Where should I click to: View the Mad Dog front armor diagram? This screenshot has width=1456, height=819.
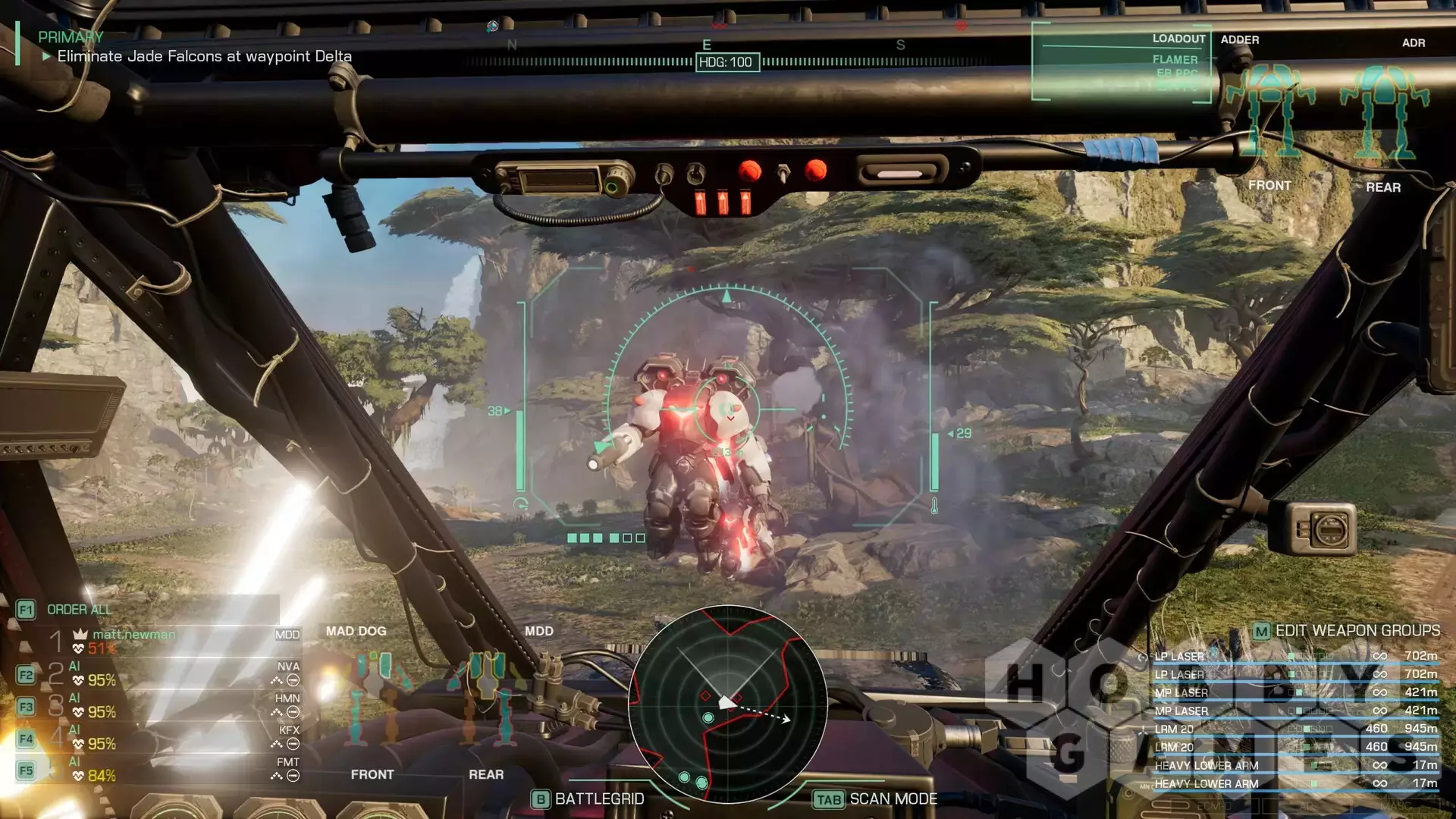[x=372, y=698]
